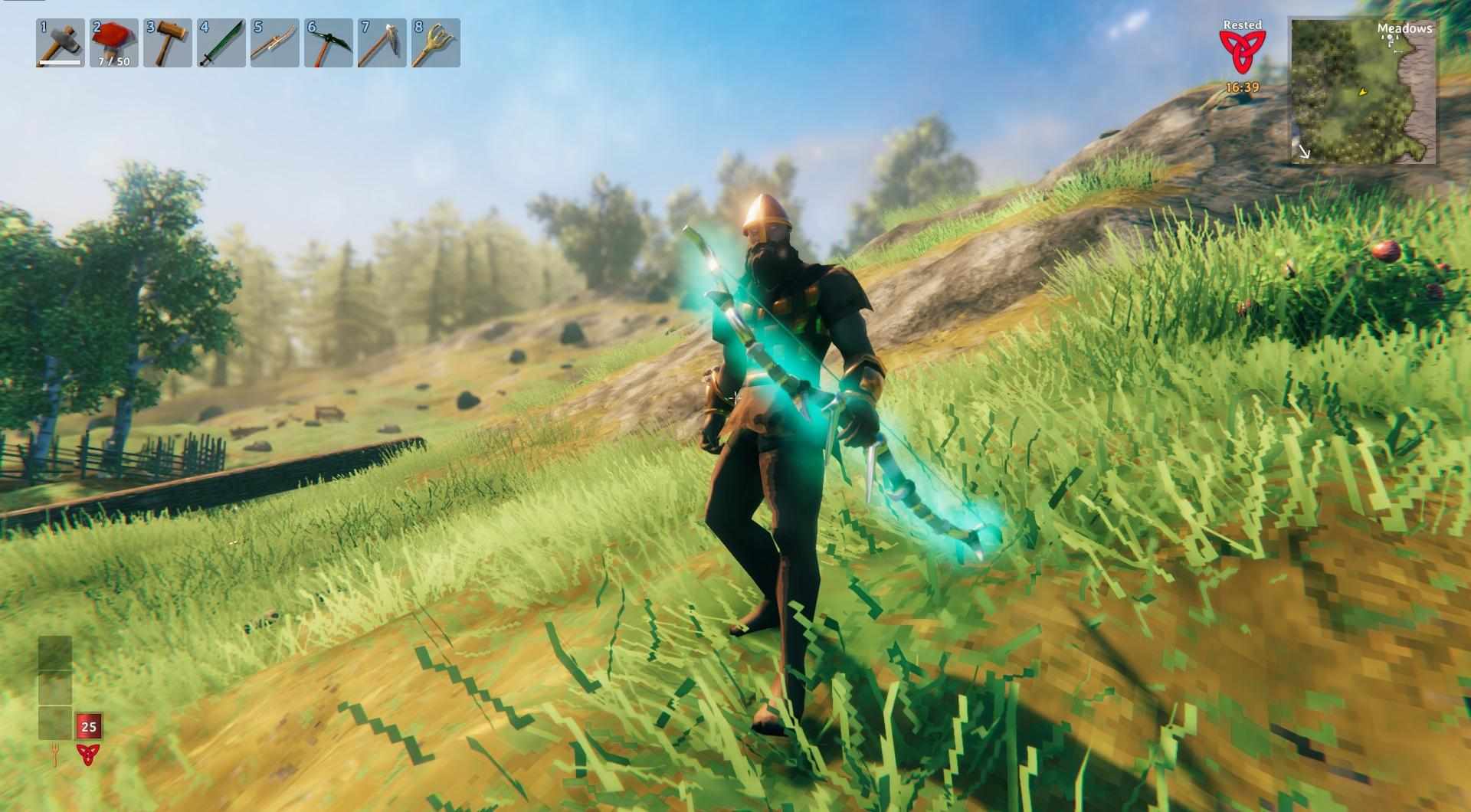Choose the spear in hotbar slot 5

[x=274, y=43]
